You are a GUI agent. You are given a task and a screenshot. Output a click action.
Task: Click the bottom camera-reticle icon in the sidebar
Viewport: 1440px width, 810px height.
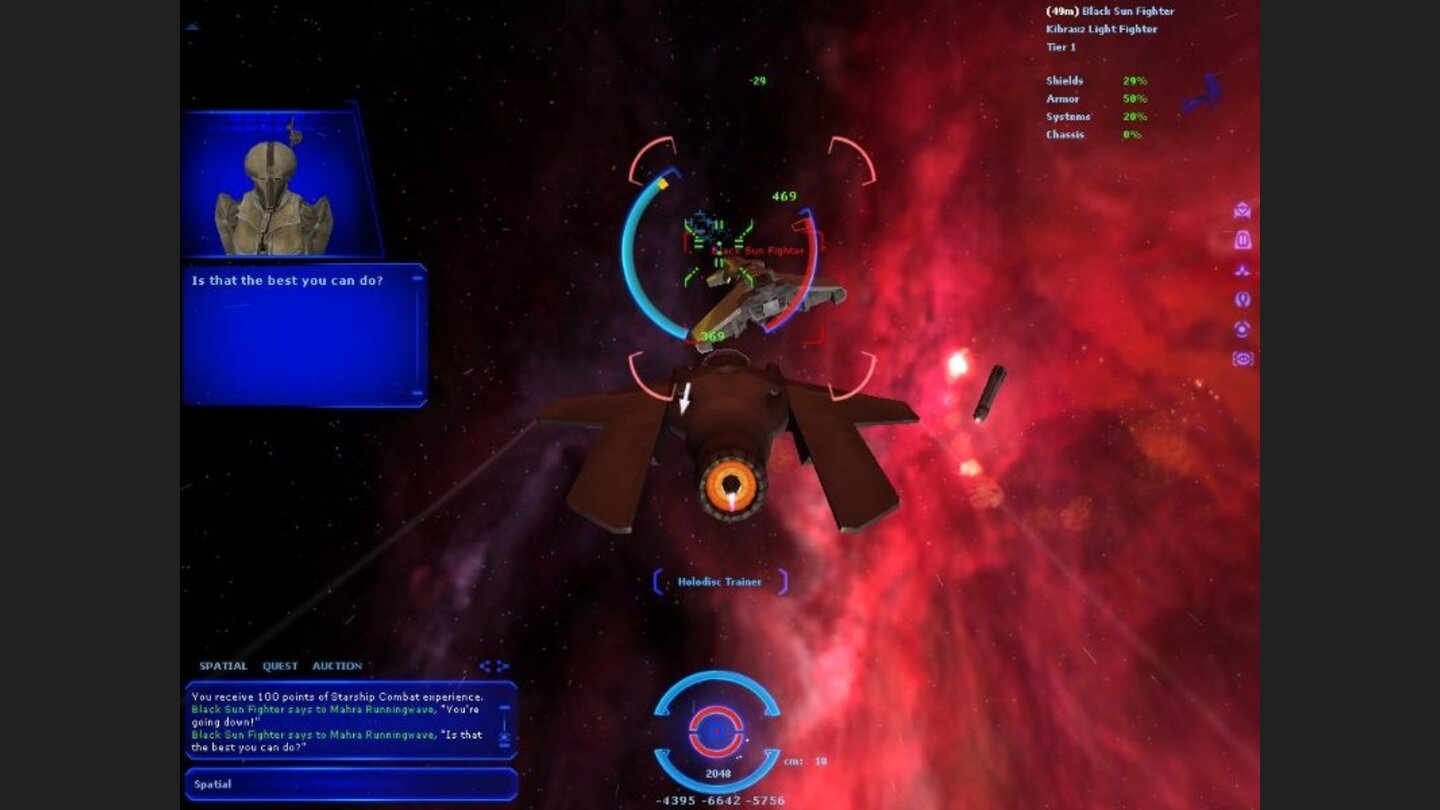(1242, 359)
